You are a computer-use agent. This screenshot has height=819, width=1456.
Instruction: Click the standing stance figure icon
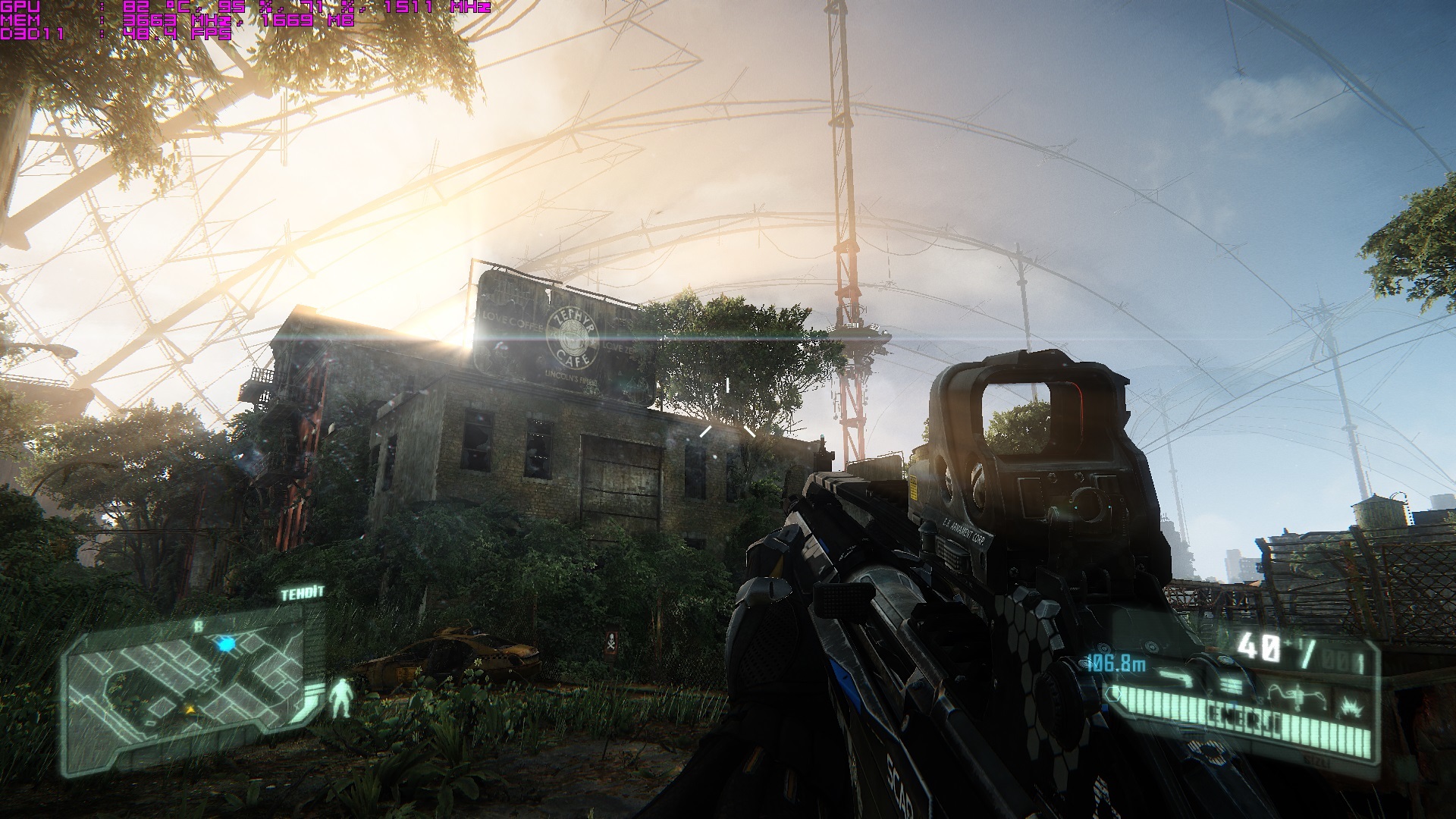[342, 698]
